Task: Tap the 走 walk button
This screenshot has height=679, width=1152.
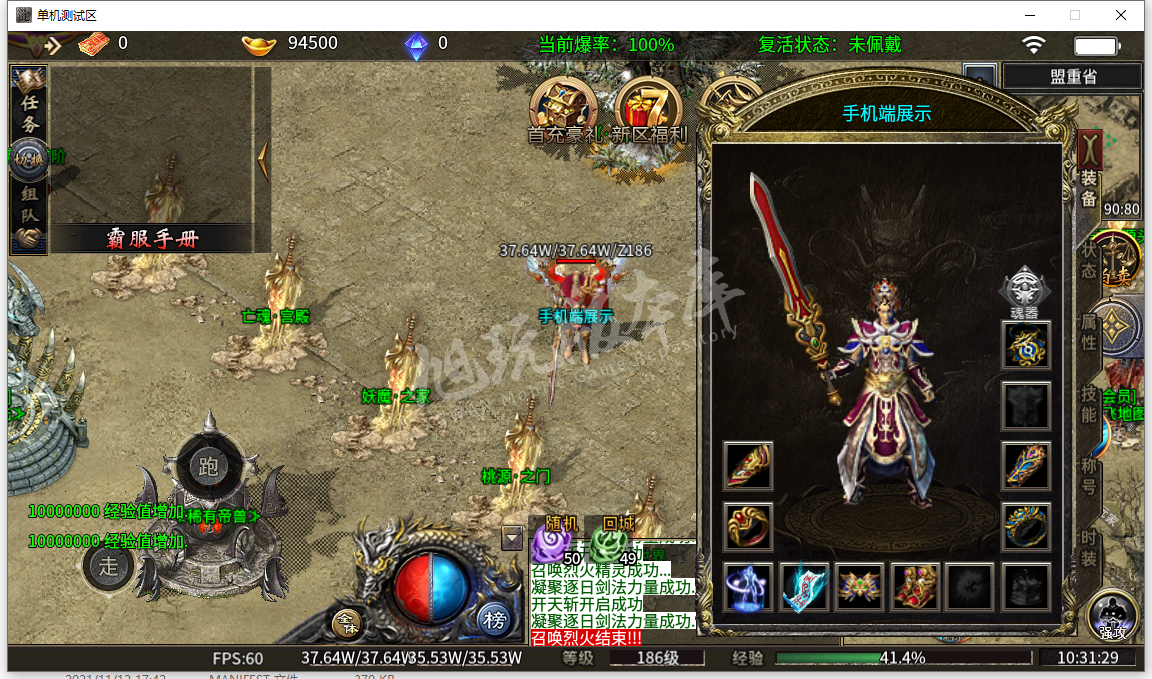Action: pyautogui.click(x=109, y=566)
